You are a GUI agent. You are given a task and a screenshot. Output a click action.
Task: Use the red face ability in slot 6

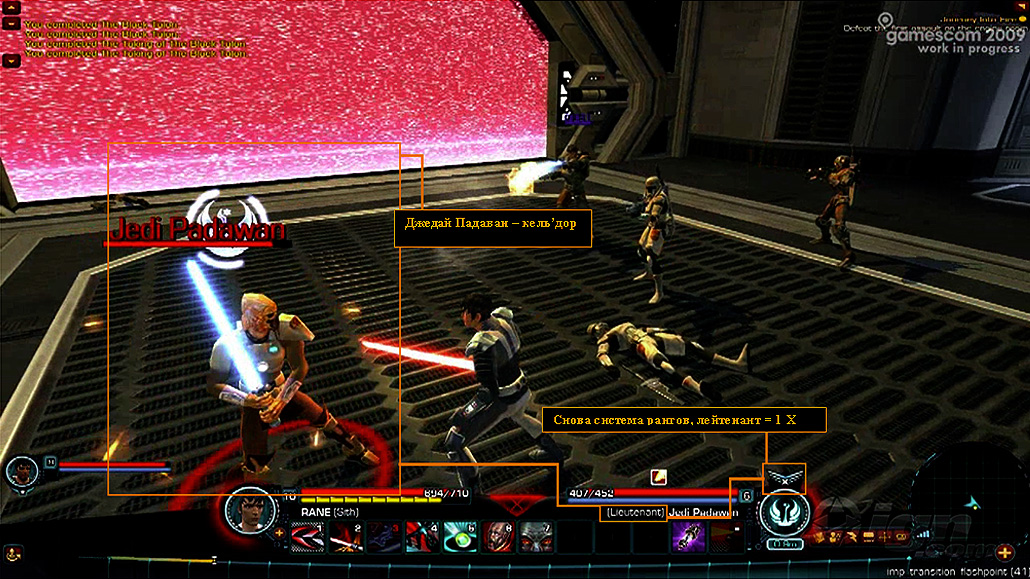(497, 537)
